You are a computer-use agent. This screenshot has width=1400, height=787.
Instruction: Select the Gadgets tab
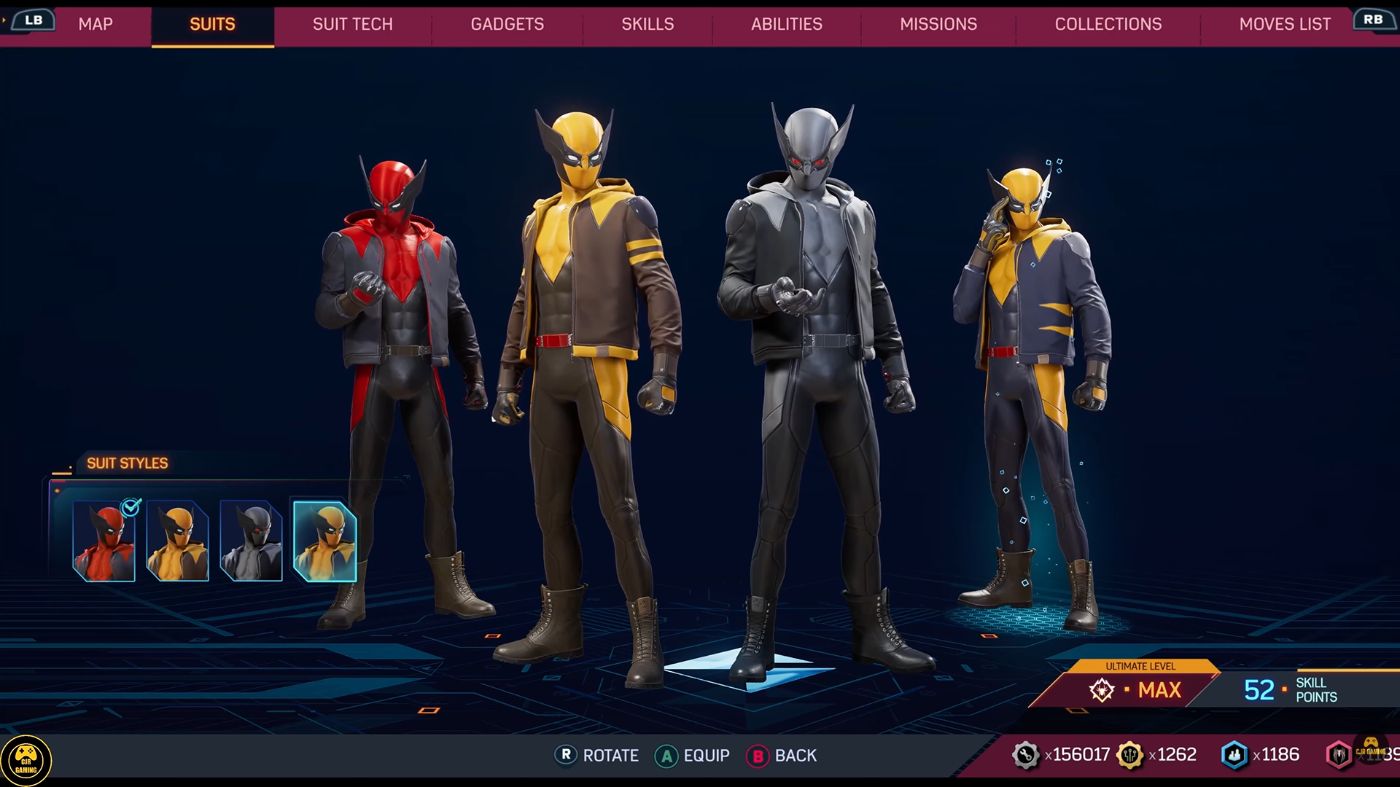507,24
